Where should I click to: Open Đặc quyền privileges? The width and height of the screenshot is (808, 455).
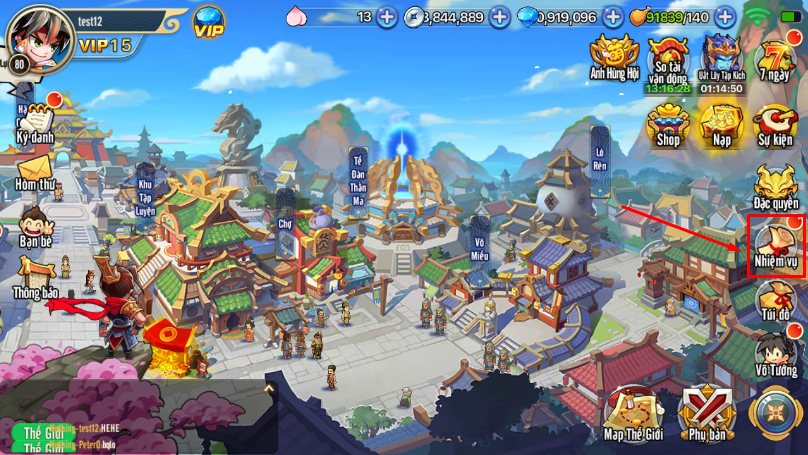click(x=775, y=186)
